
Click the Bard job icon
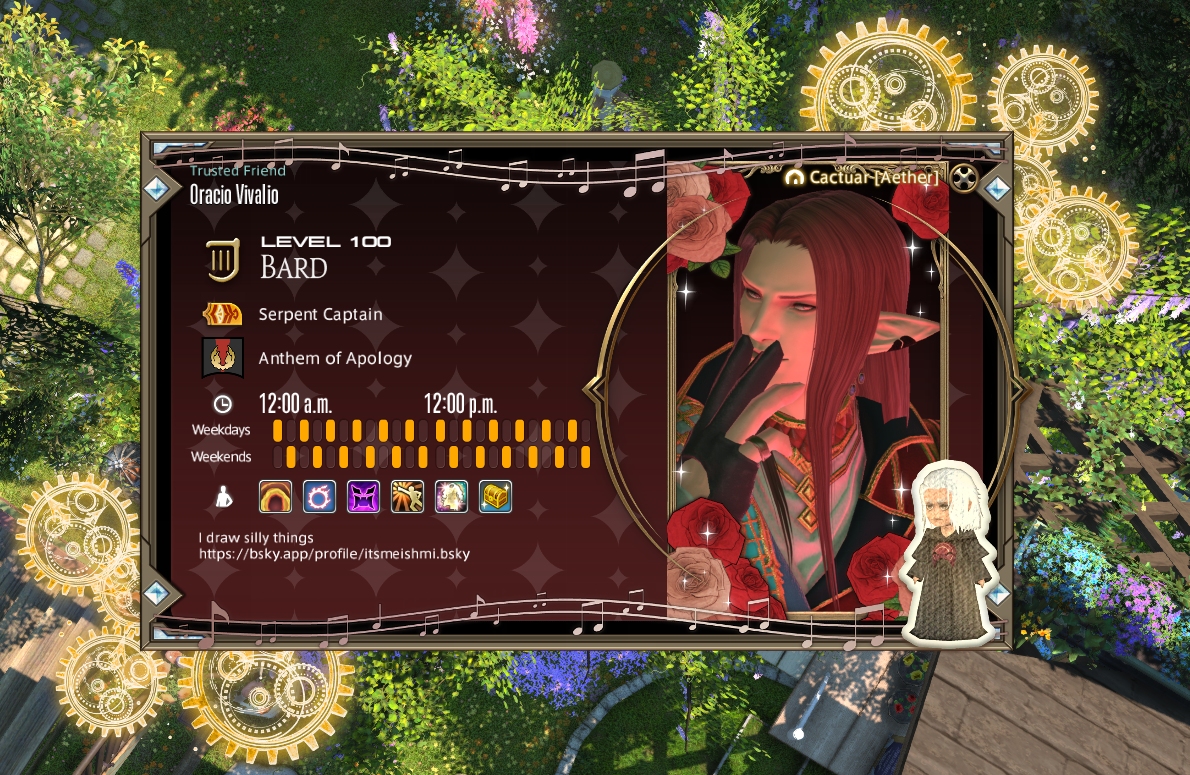(x=222, y=260)
